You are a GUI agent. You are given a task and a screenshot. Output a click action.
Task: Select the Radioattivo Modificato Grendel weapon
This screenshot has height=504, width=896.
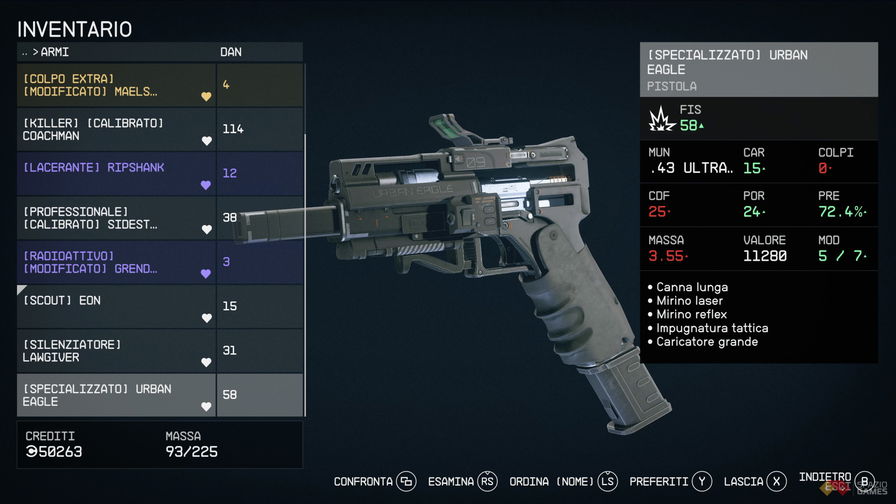(x=115, y=262)
